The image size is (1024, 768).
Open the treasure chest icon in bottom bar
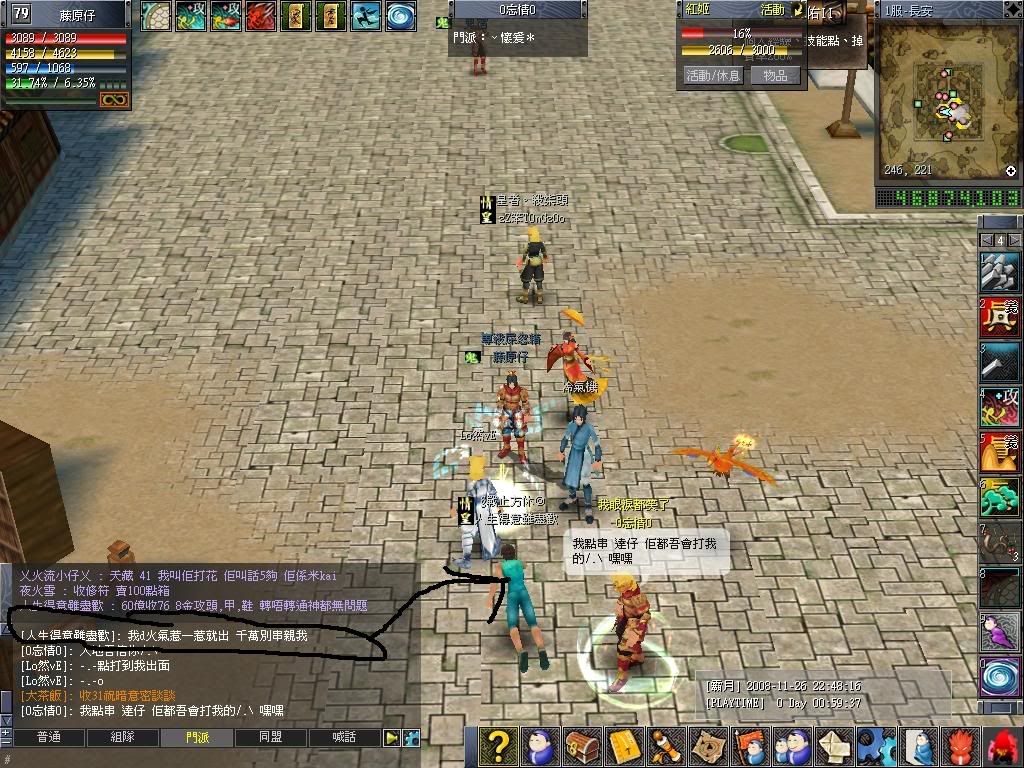[x=582, y=746]
